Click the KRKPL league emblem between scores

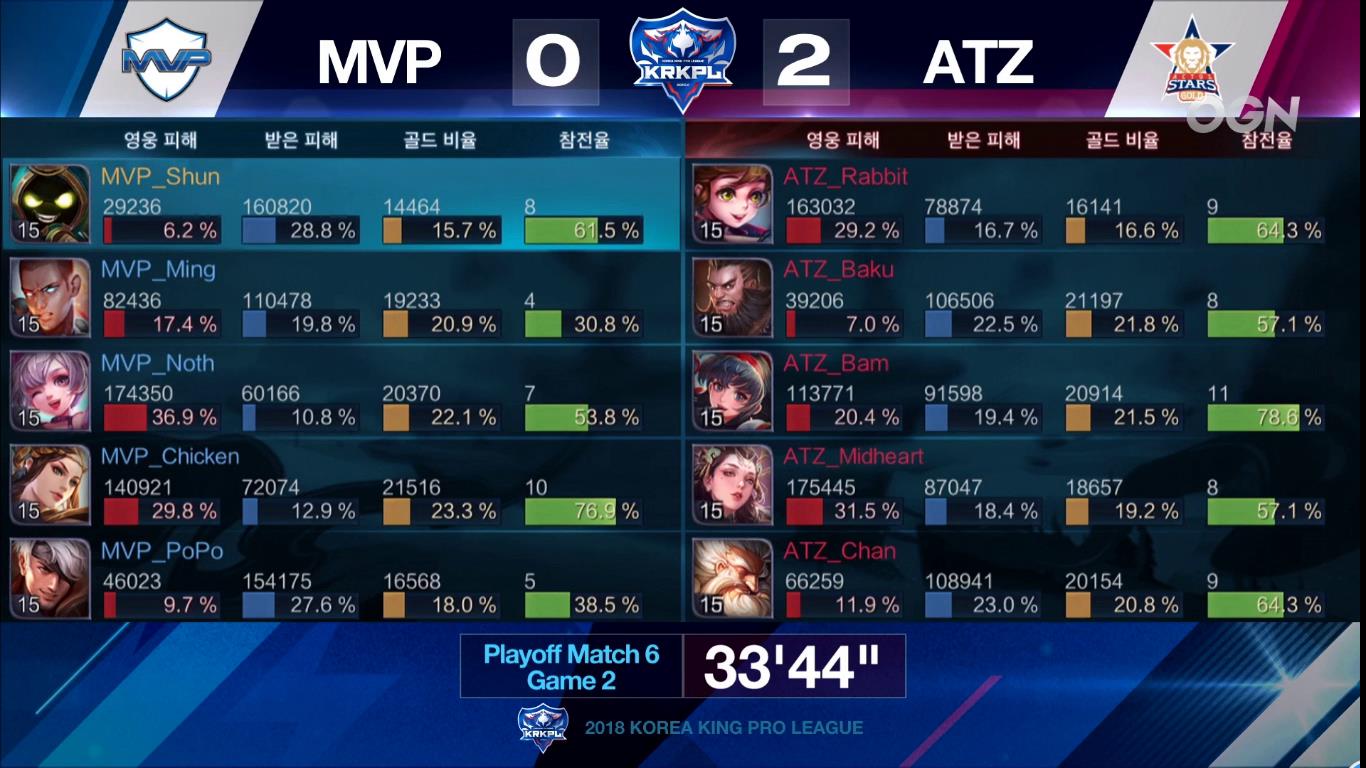pyautogui.click(x=683, y=55)
